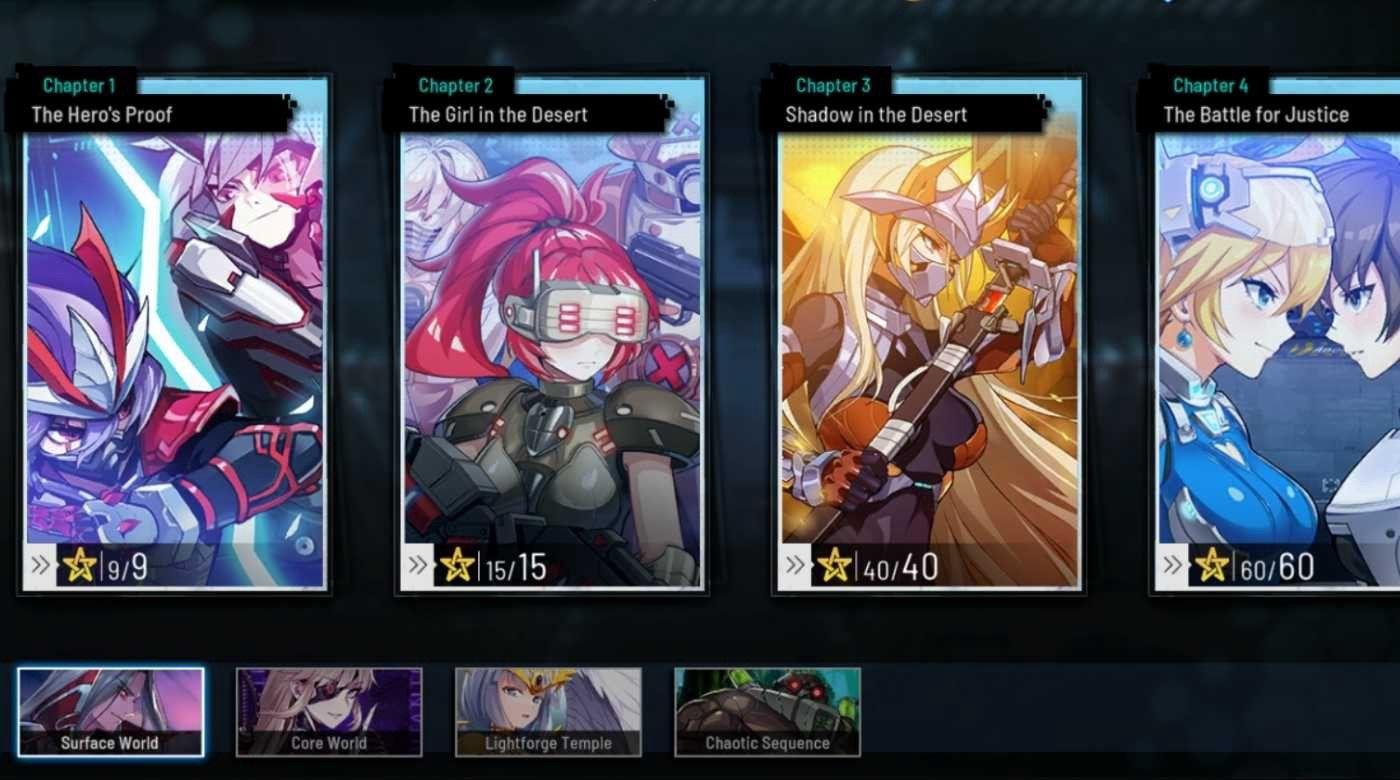Expand Chapter 1 details via double-arrow
The image size is (1400, 780).
(40, 564)
